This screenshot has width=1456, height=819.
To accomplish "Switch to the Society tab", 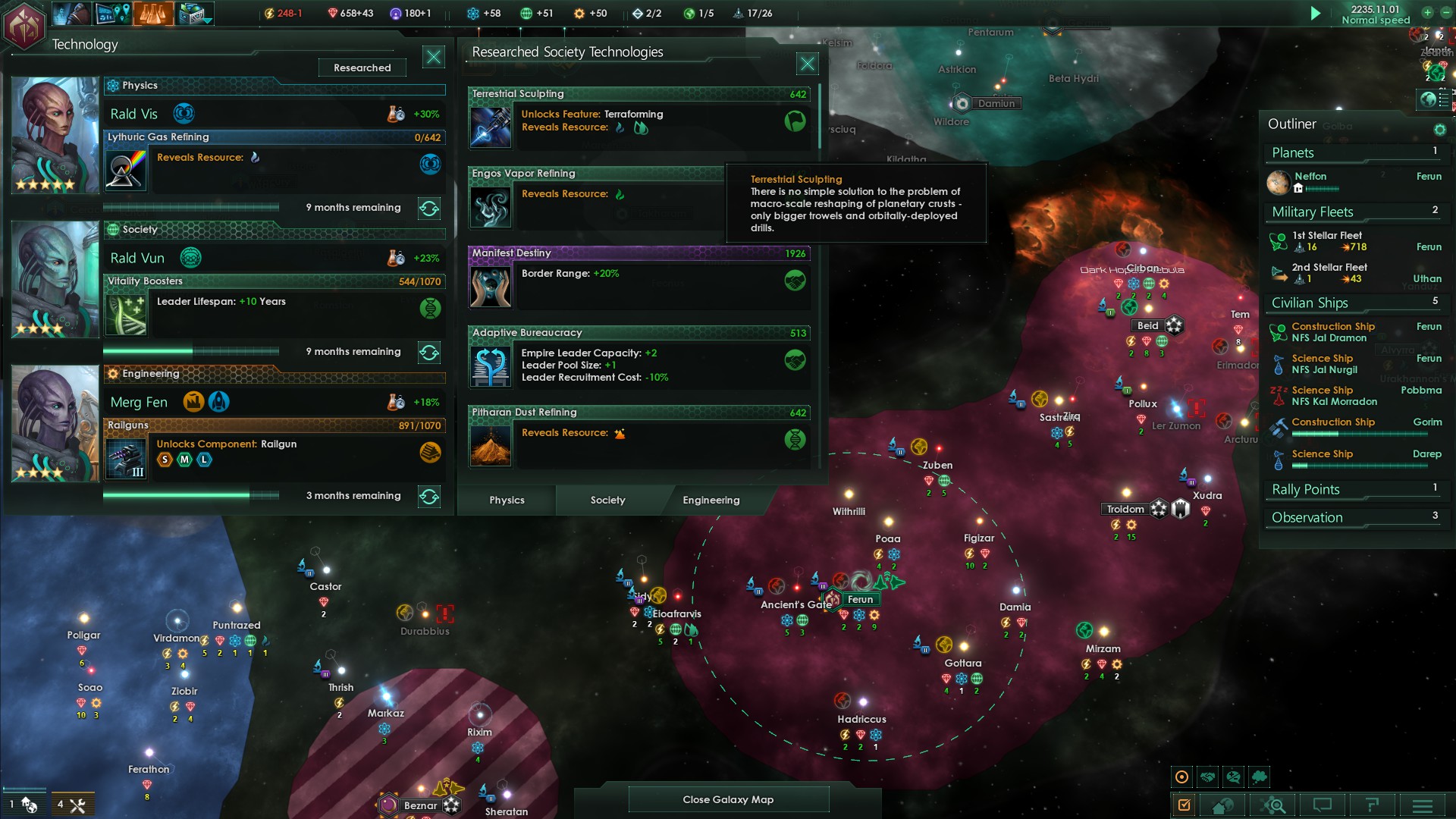I will [607, 500].
